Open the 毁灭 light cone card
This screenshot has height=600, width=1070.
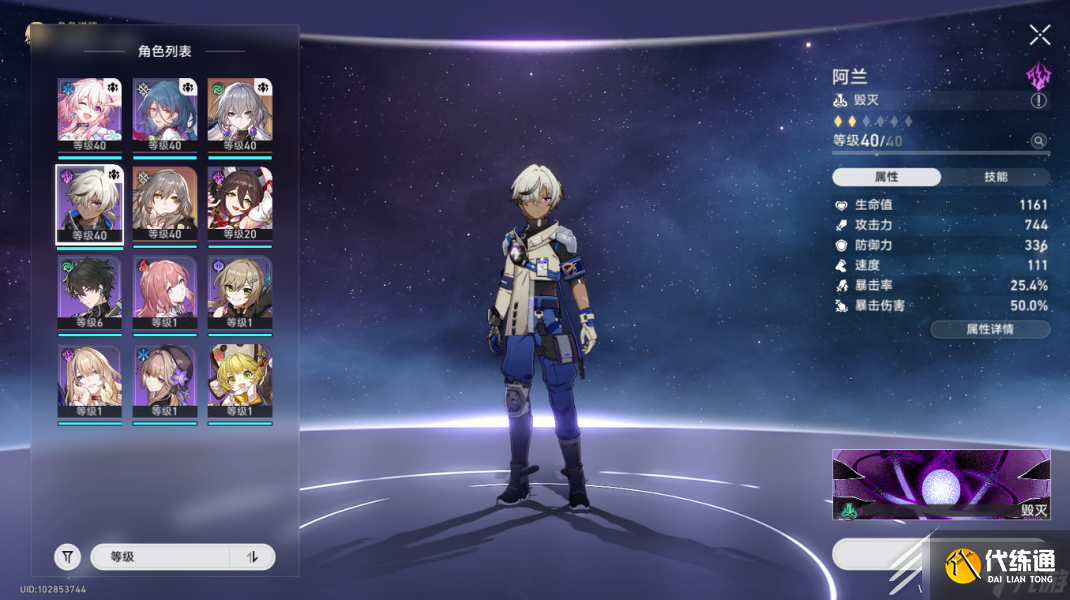pos(941,484)
